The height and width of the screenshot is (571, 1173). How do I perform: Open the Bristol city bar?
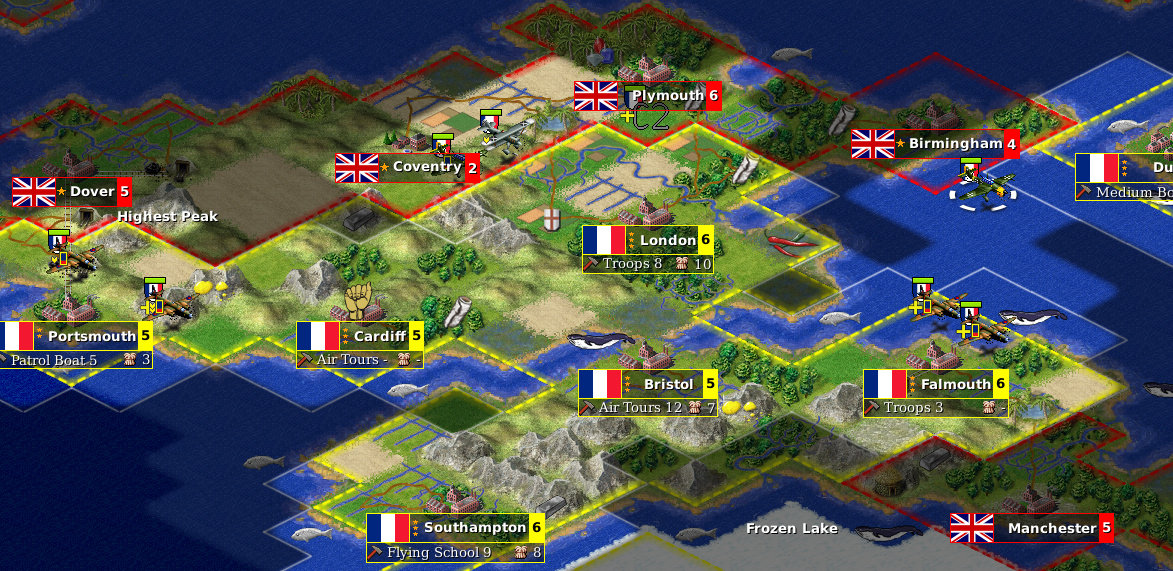pos(668,384)
